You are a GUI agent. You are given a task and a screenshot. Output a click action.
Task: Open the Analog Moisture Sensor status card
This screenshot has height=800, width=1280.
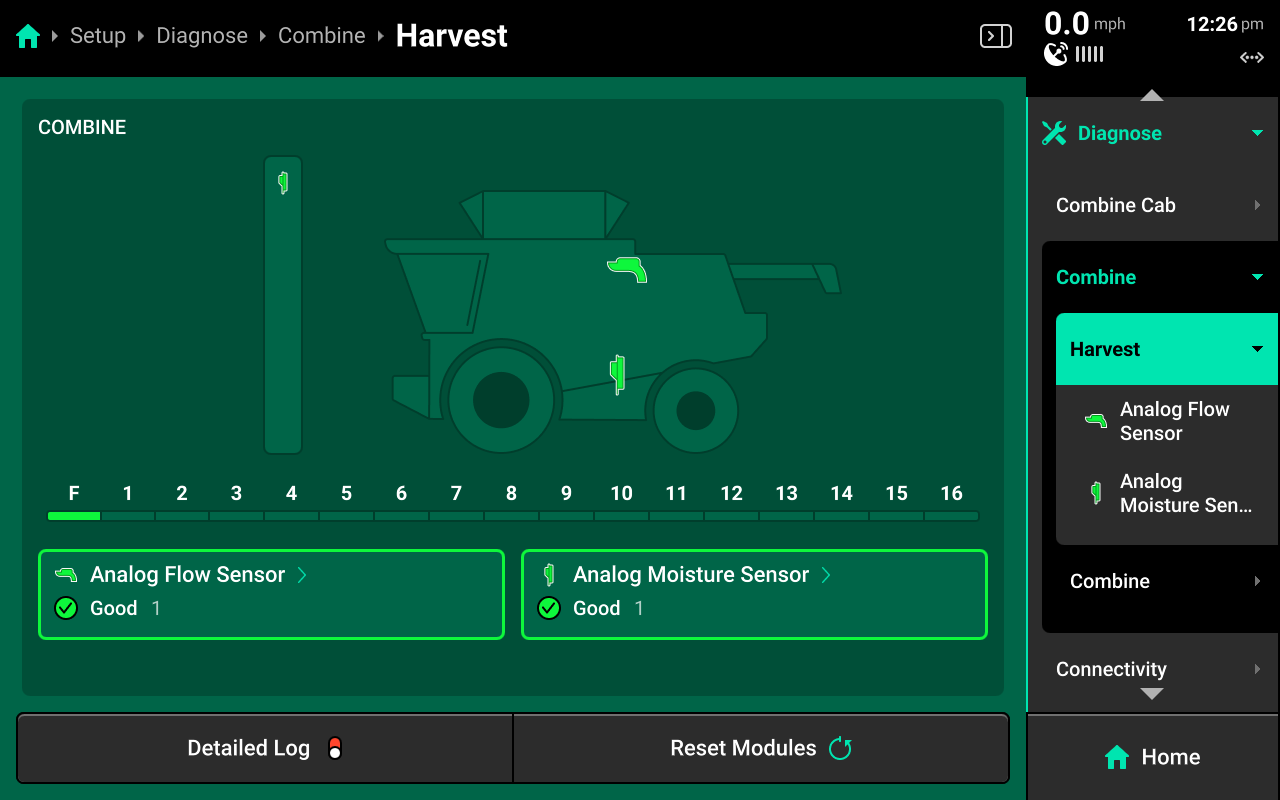coord(754,593)
